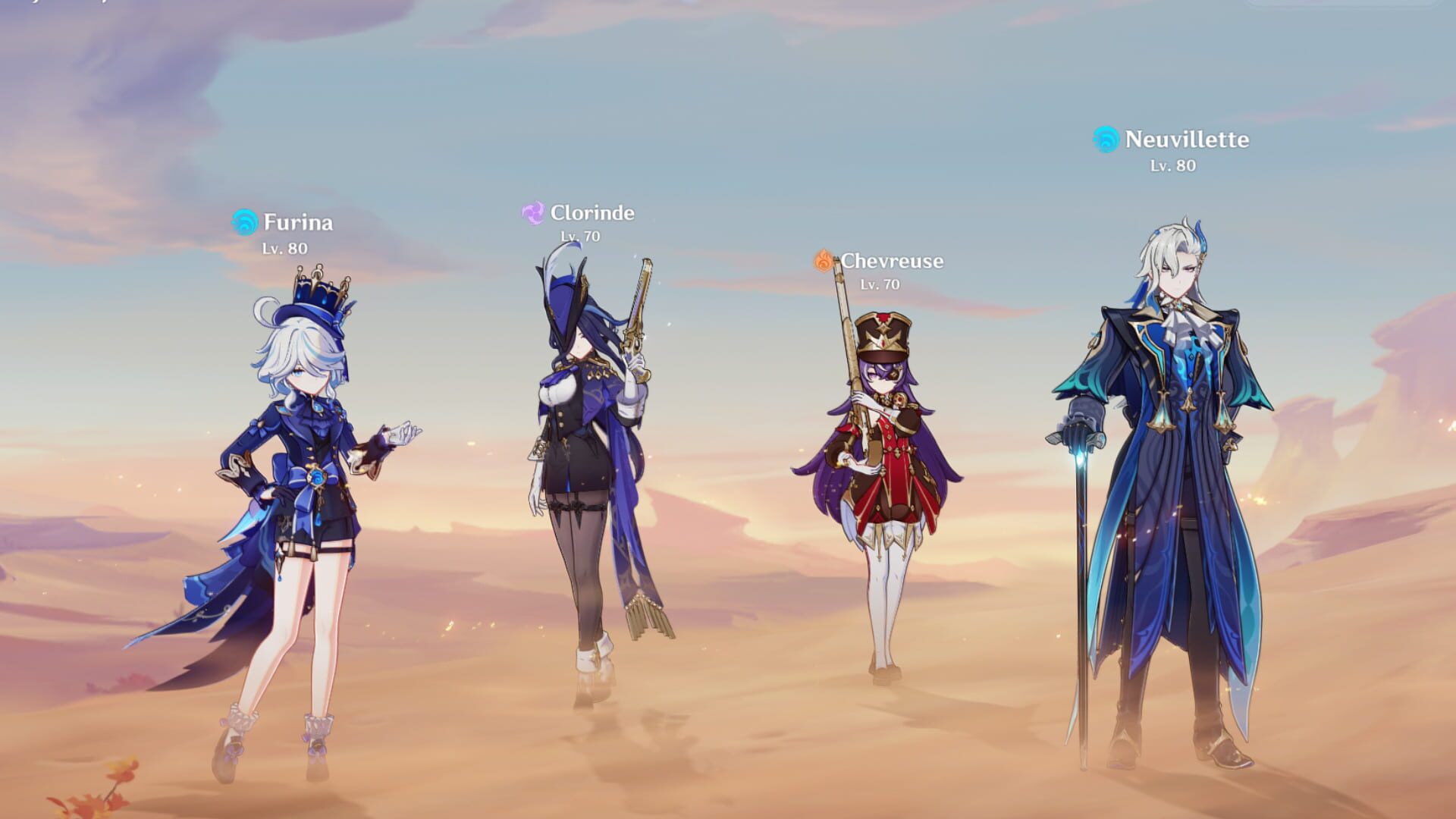Select the Neuvillette name label
The image size is (1456, 819).
tap(1187, 140)
